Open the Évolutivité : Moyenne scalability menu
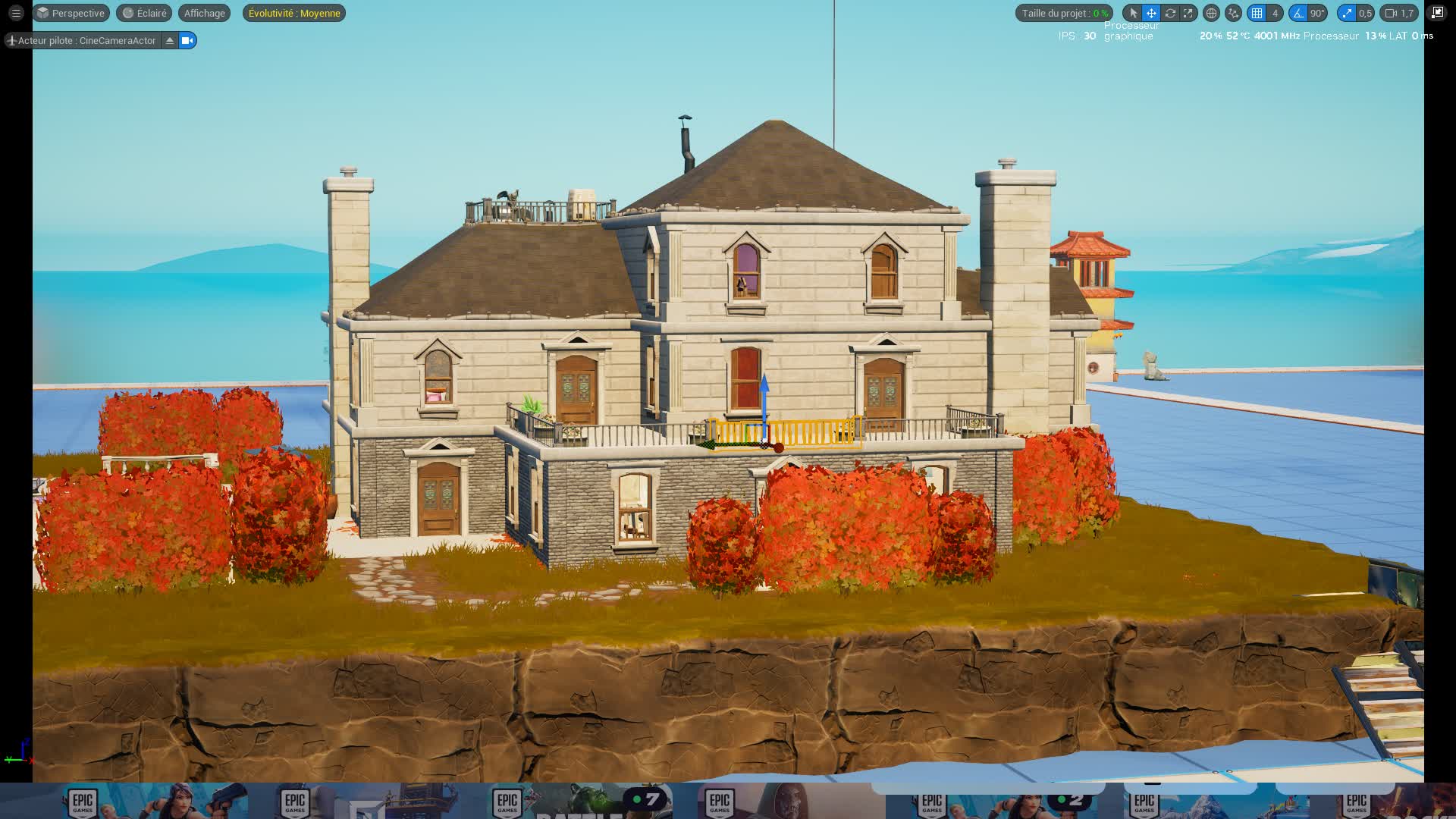The width and height of the screenshot is (1456, 819). click(294, 13)
